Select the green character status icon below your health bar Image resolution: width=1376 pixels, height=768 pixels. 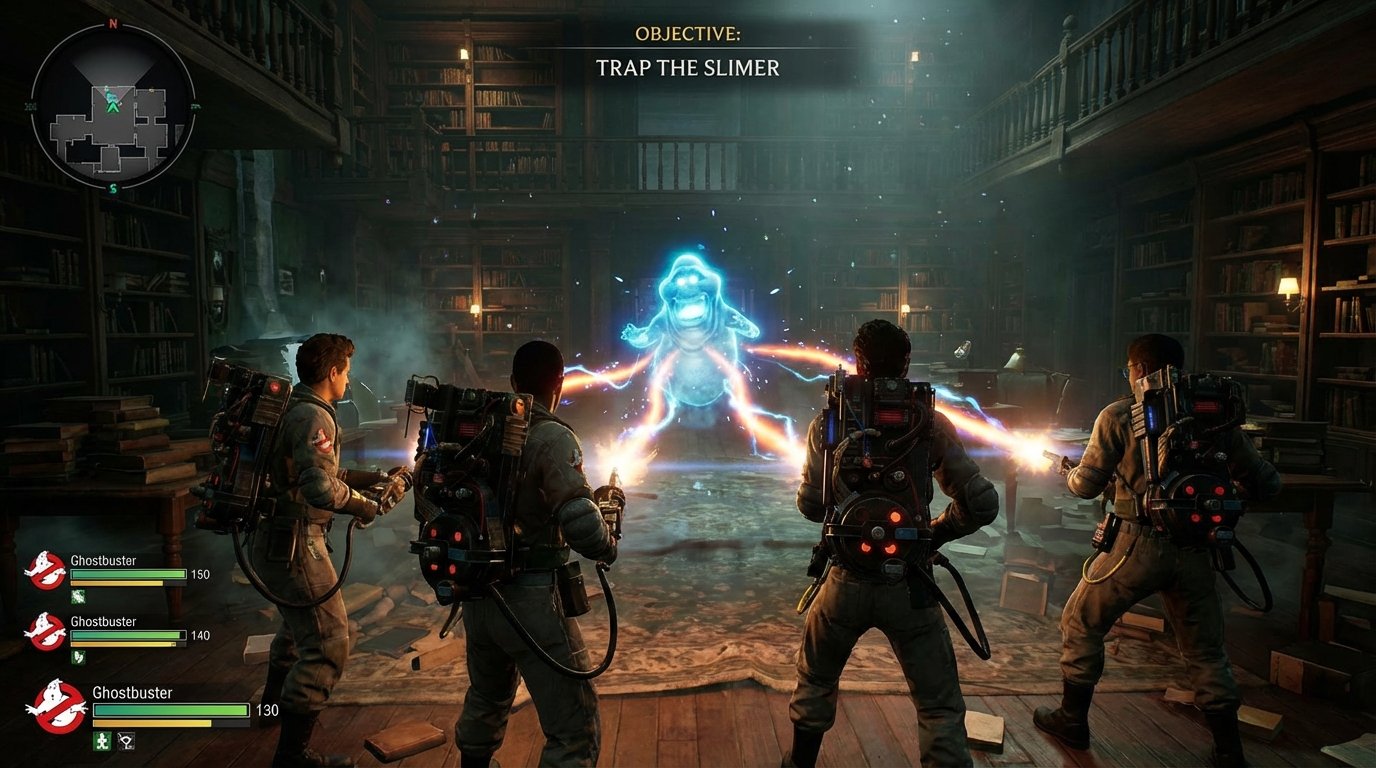[102, 743]
